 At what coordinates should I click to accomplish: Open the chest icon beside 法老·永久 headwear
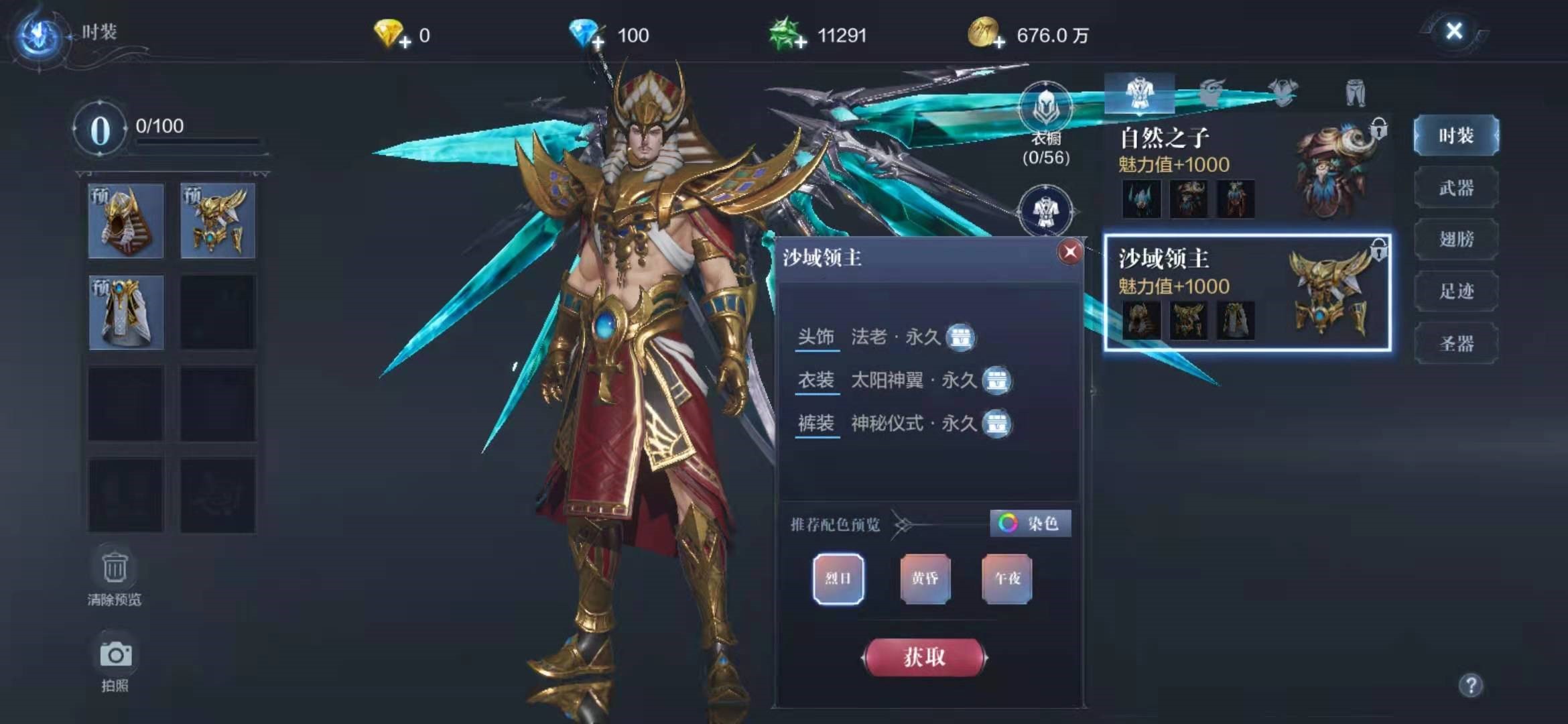pyautogui.click(x=961, y=339)
